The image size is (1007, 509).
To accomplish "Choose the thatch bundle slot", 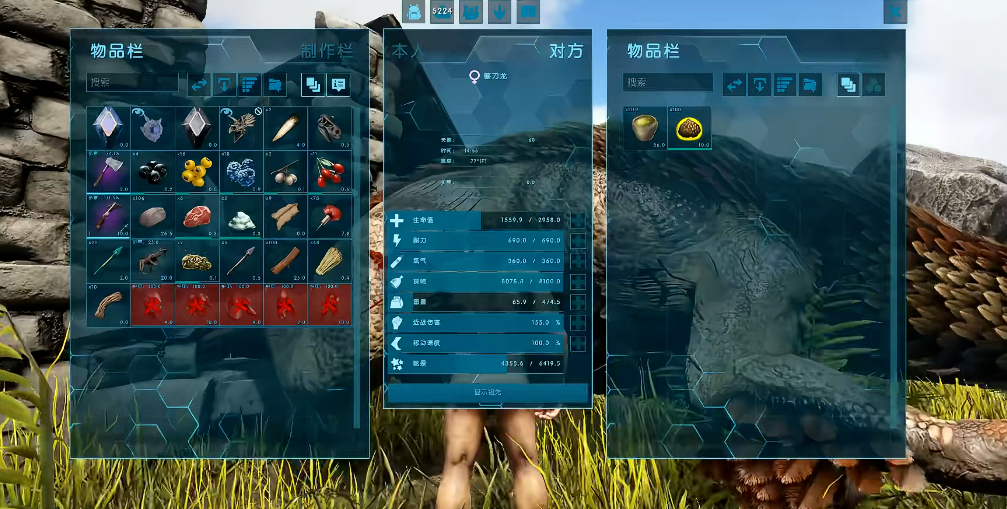I will [x=329, y=260].
